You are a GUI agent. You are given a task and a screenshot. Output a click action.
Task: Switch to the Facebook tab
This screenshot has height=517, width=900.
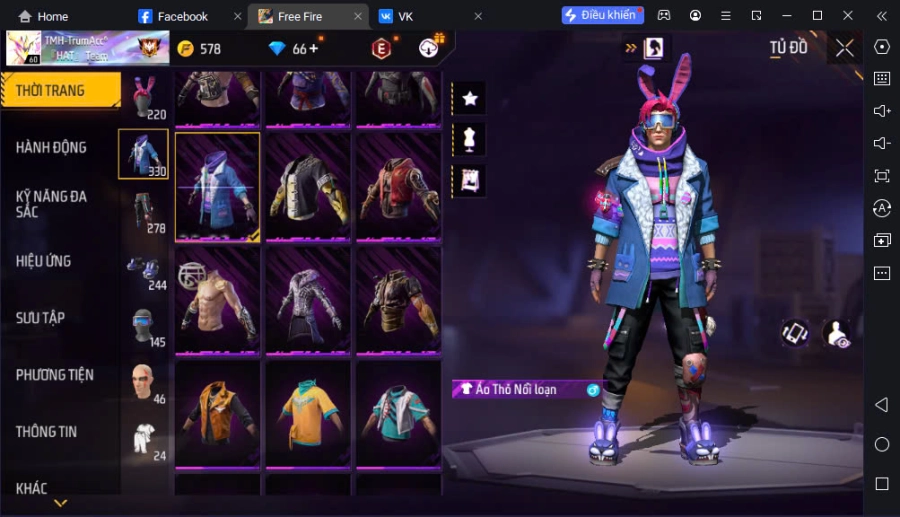click(182, 16)
